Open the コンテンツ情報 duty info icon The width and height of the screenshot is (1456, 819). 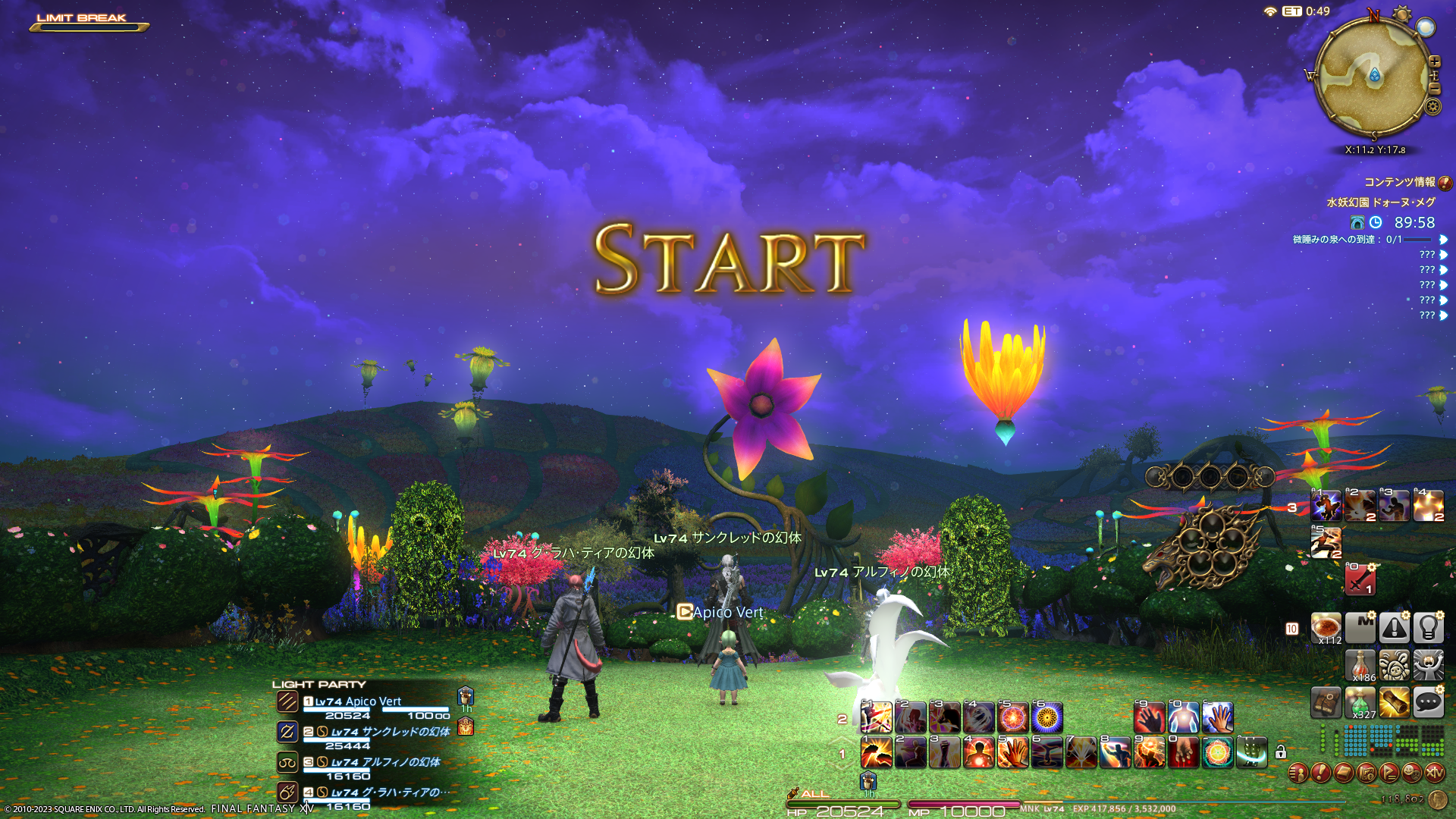pos(1445,183)
